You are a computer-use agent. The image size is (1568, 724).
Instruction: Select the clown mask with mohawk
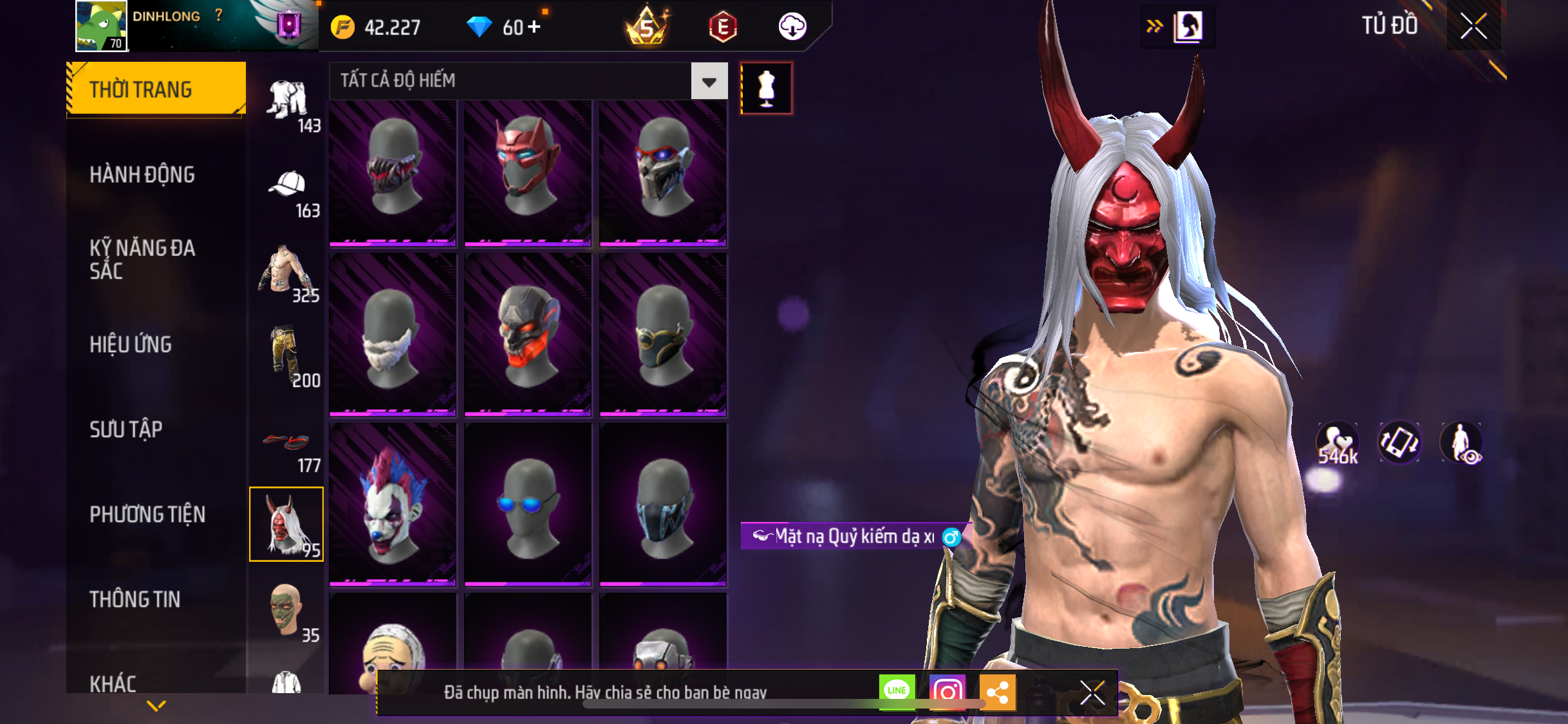(x=393, y=504)
